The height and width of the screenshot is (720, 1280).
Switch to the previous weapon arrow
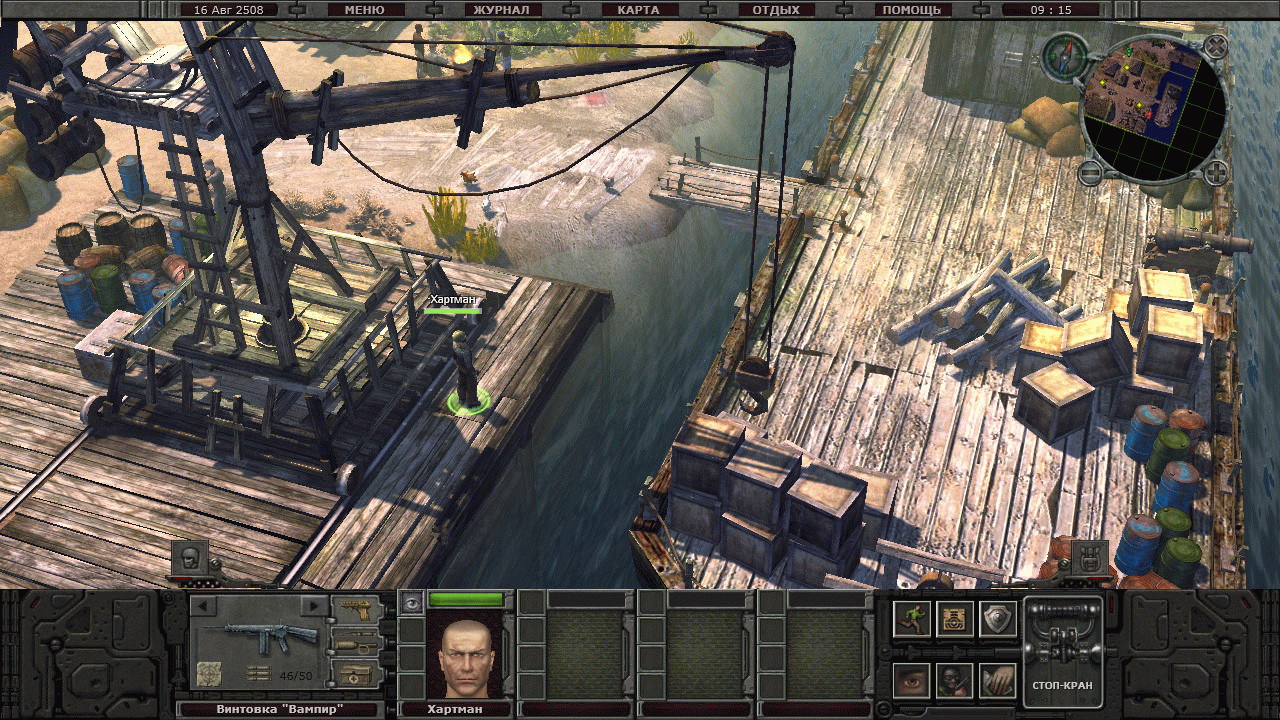[x=204, y=606]
